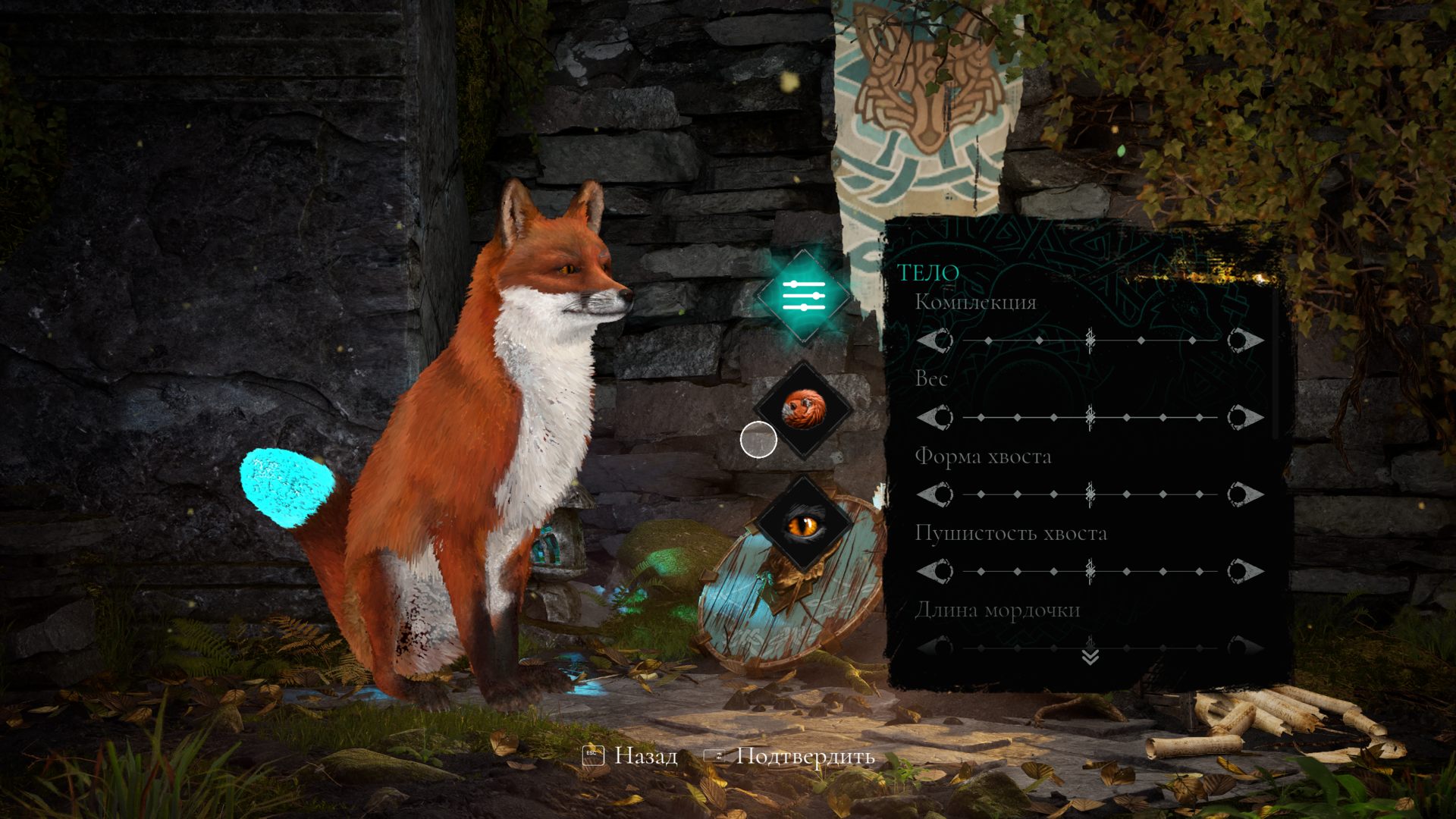Adjust the Пушистость хвоста slider track
This screenshot has height=819, width=1456.
pyautogui.click(x=1090, y=571)
